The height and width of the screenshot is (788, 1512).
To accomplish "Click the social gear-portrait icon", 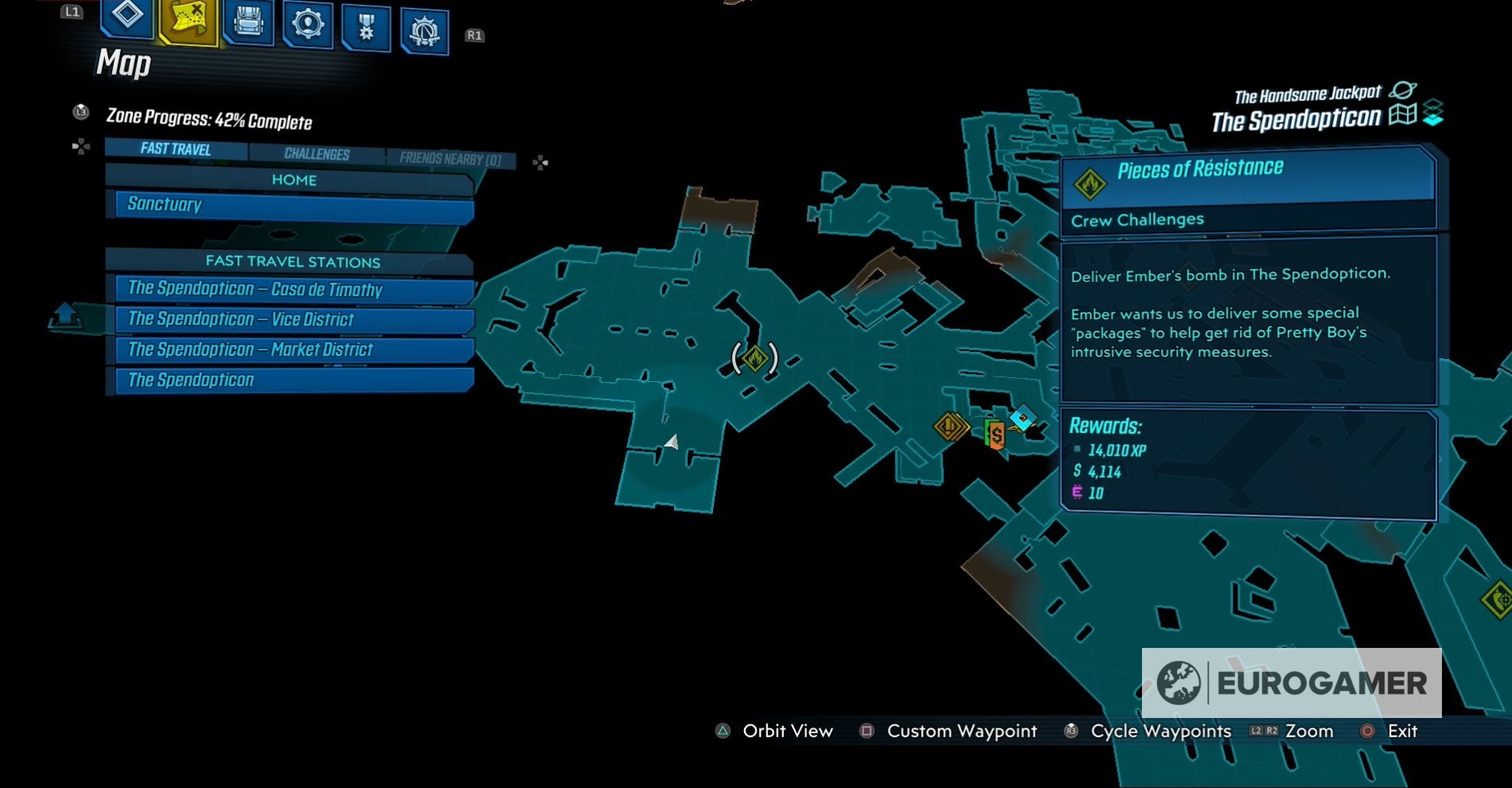I will pos(306,24).
